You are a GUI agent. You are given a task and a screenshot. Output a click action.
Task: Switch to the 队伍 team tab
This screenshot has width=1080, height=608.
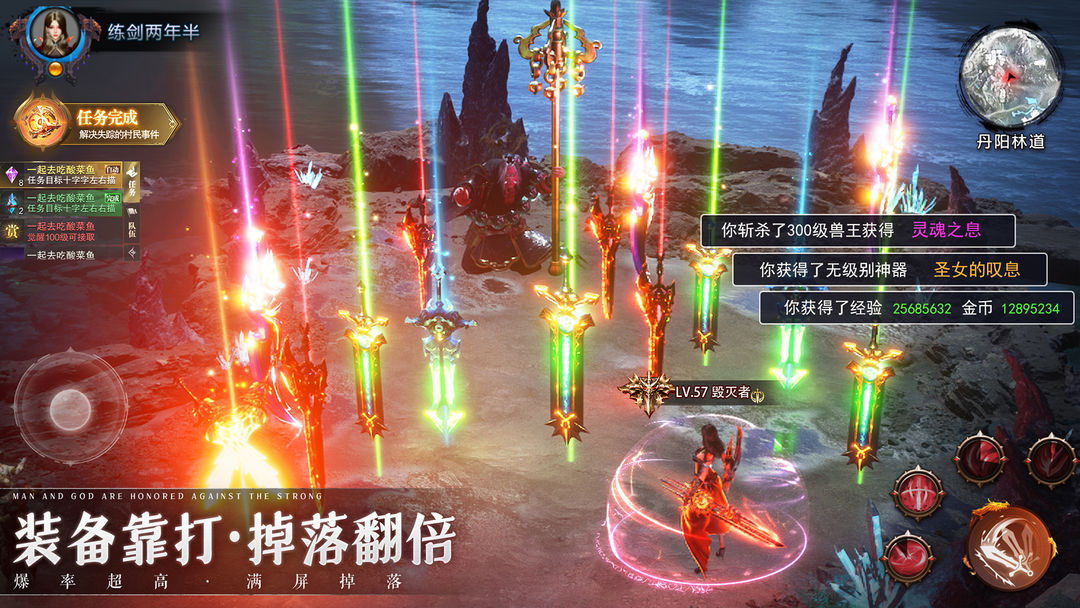(131, 231)
